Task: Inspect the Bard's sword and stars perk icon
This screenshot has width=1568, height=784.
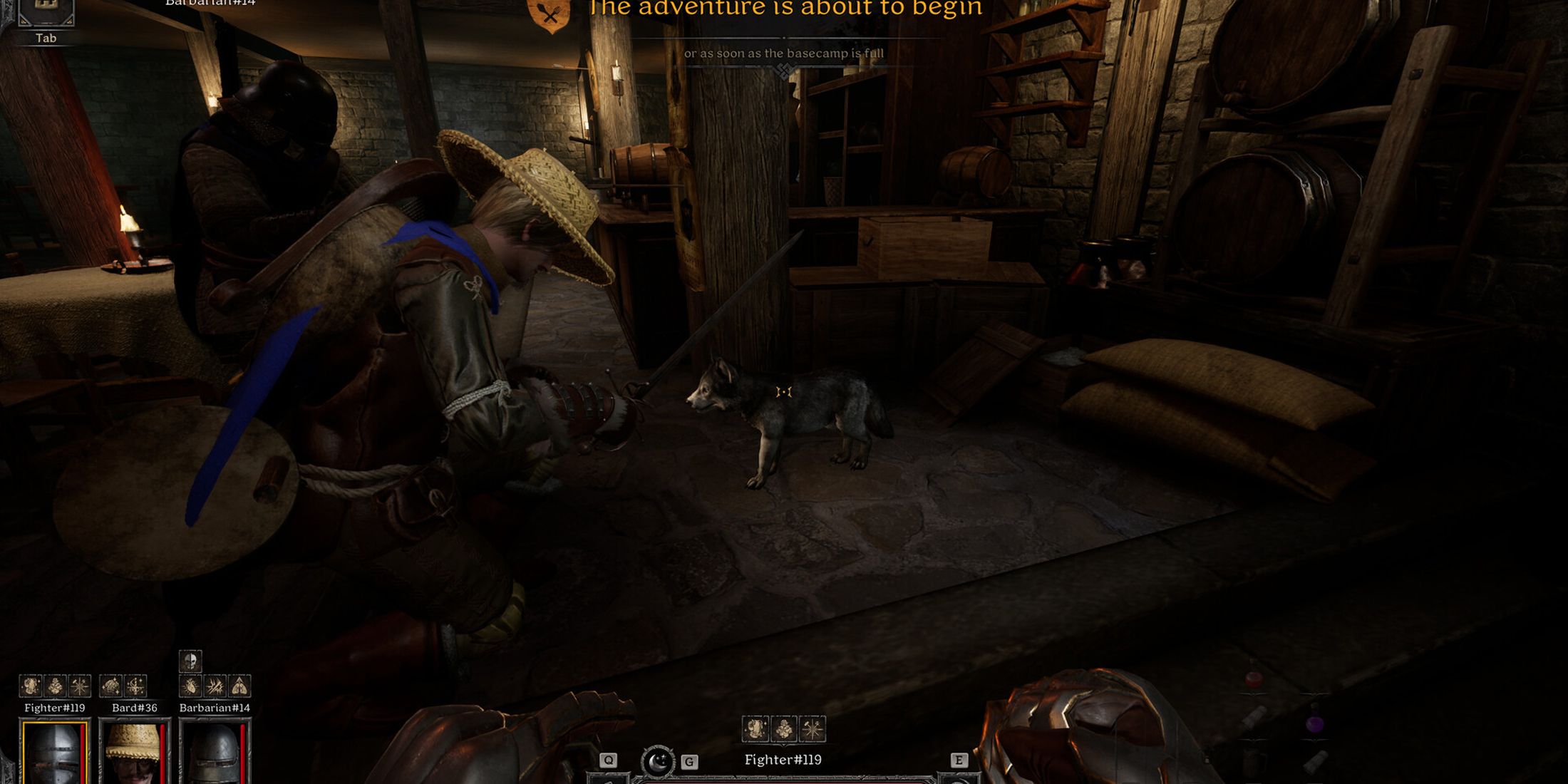Action: 135,686
